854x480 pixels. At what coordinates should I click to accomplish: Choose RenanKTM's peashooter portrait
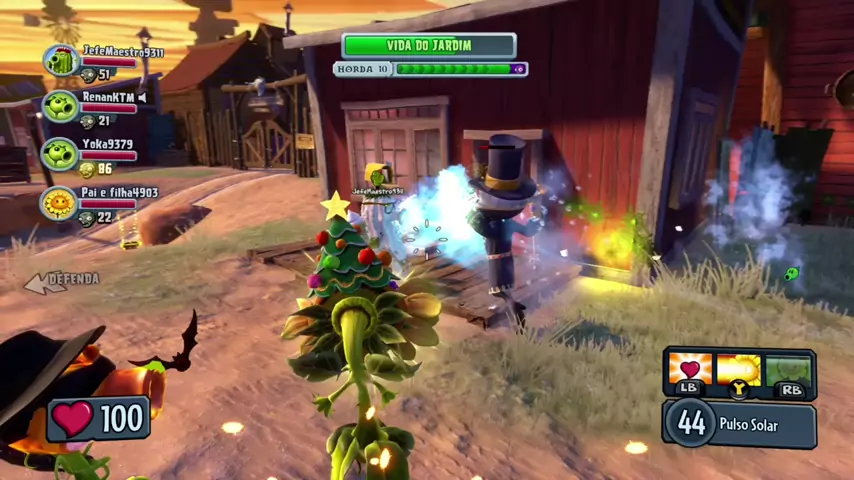coord(61,107)
